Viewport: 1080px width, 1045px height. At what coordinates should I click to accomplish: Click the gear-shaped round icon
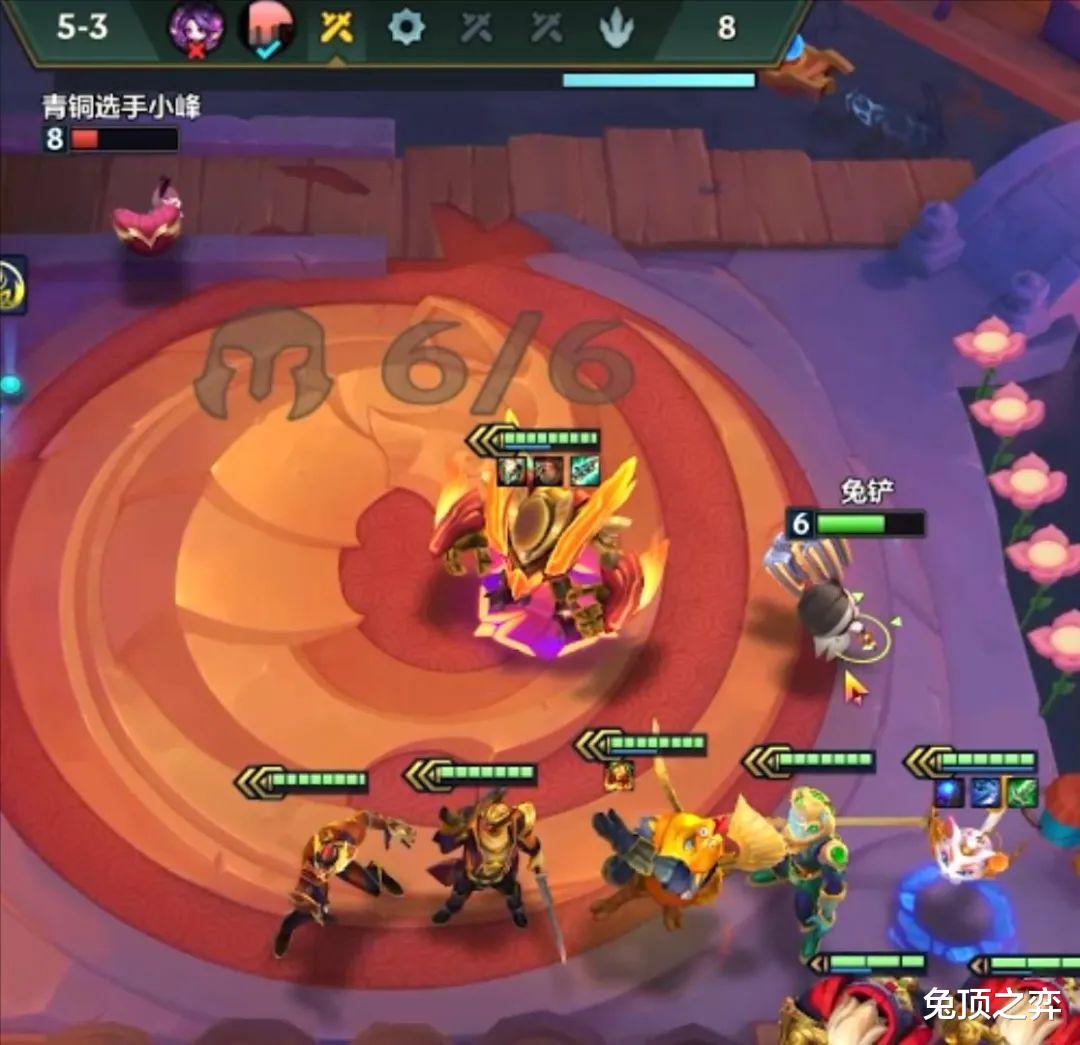click(406, 27)
